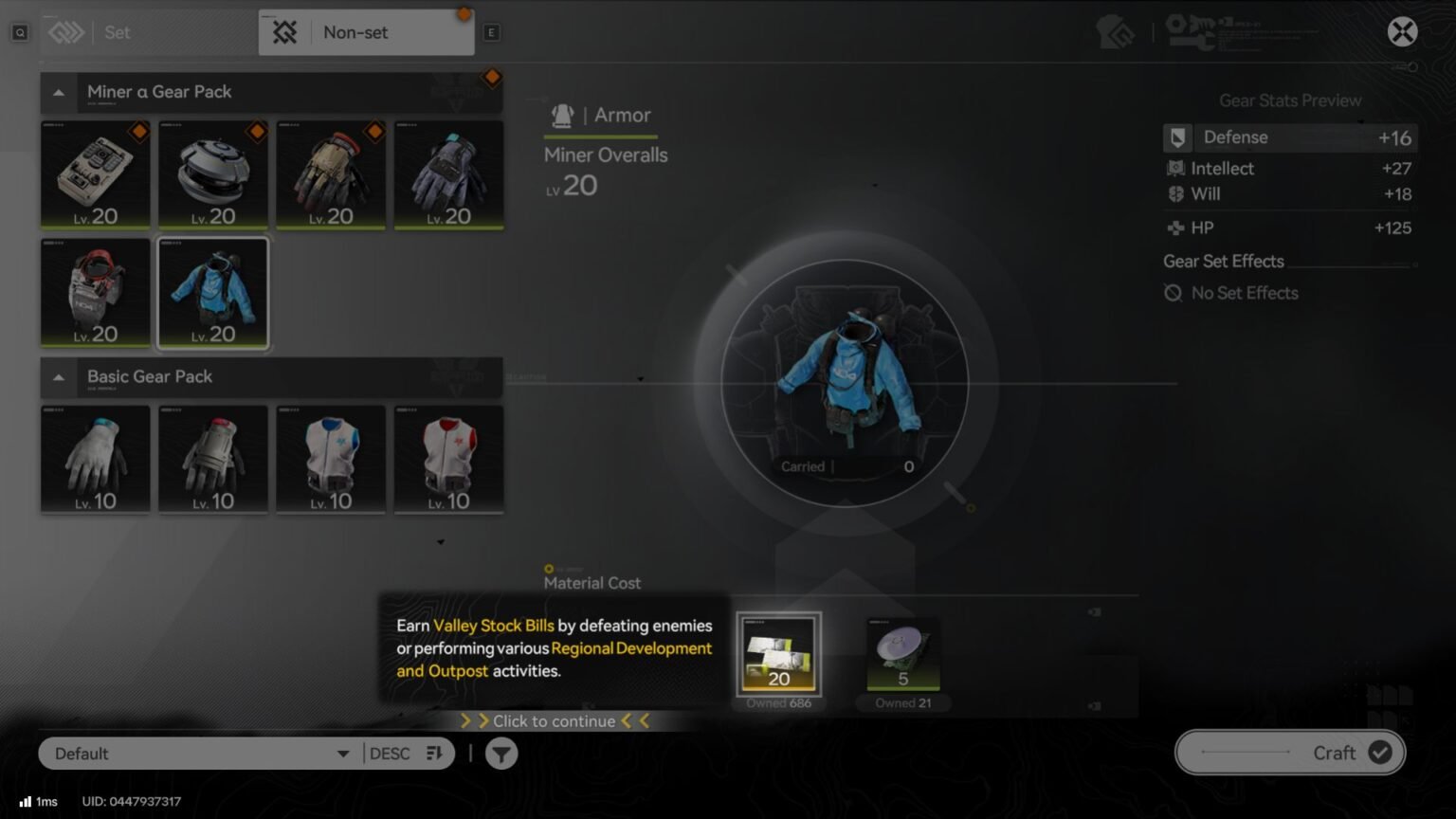Click the Defense shield icon
This screenshot has width=1456, height=819.
click(1177, 137)
